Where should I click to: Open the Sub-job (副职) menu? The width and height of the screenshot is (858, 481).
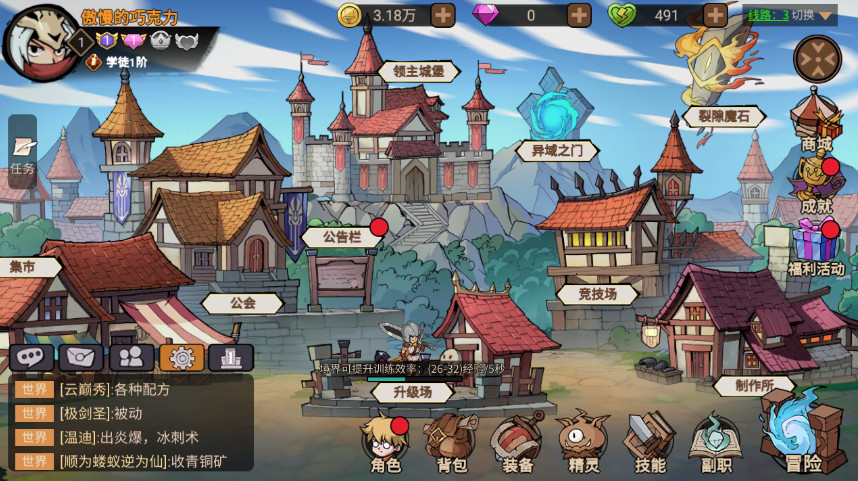tap(716, 443)
